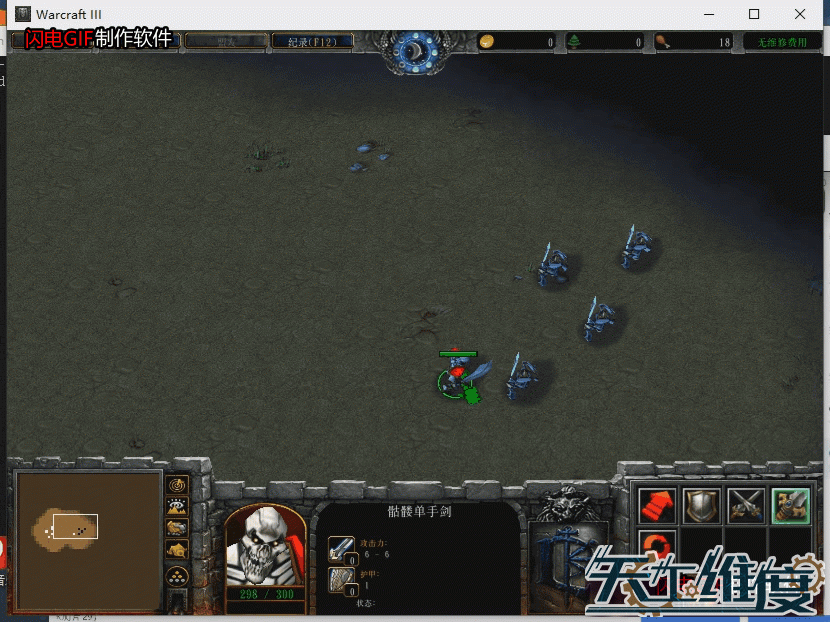Select the highlighted green-bordered command icon
The width and height of the screenshot is (830, 622).
[x=790, y=505]
